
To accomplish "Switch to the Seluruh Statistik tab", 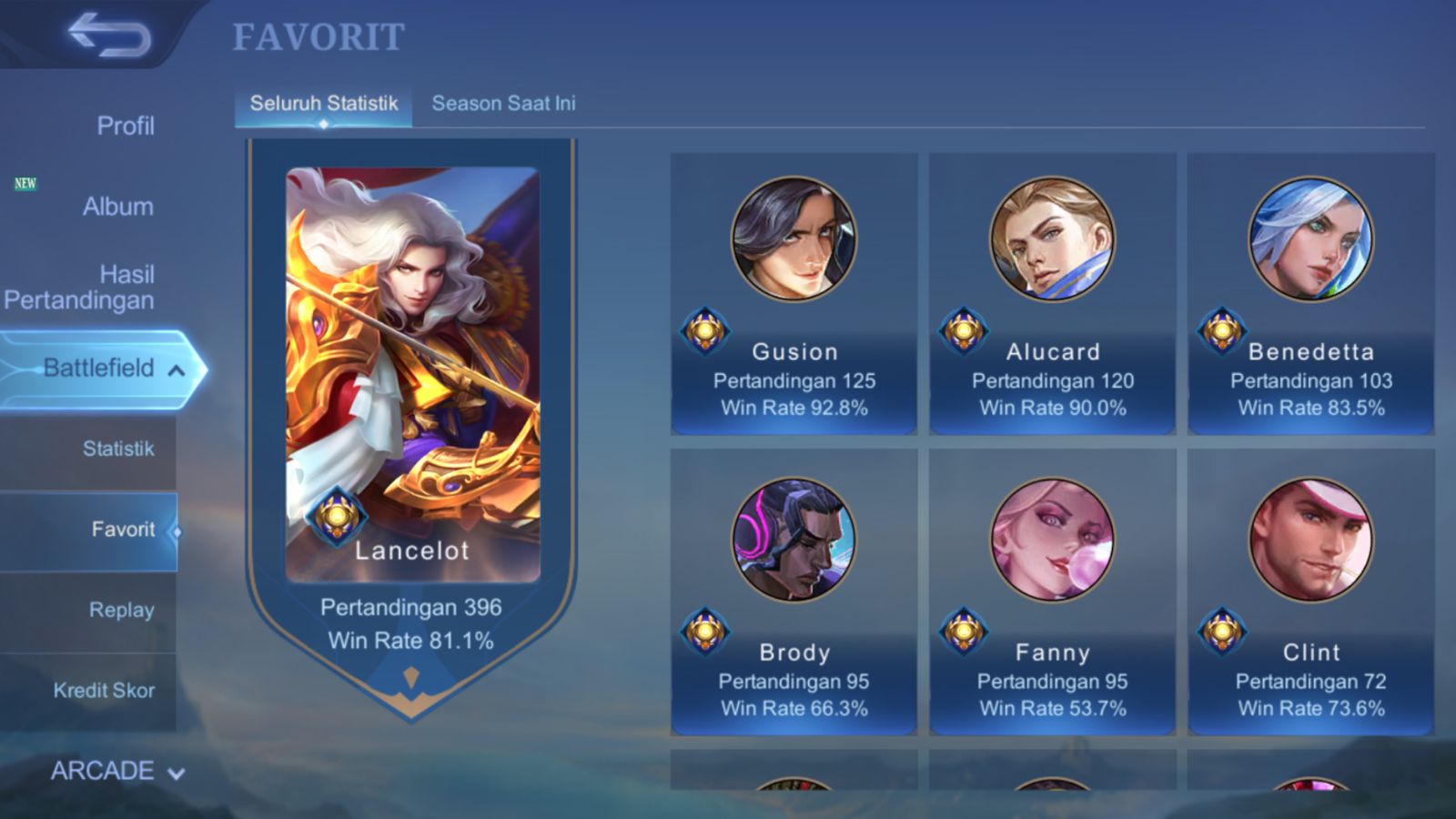I will (324, 104).
